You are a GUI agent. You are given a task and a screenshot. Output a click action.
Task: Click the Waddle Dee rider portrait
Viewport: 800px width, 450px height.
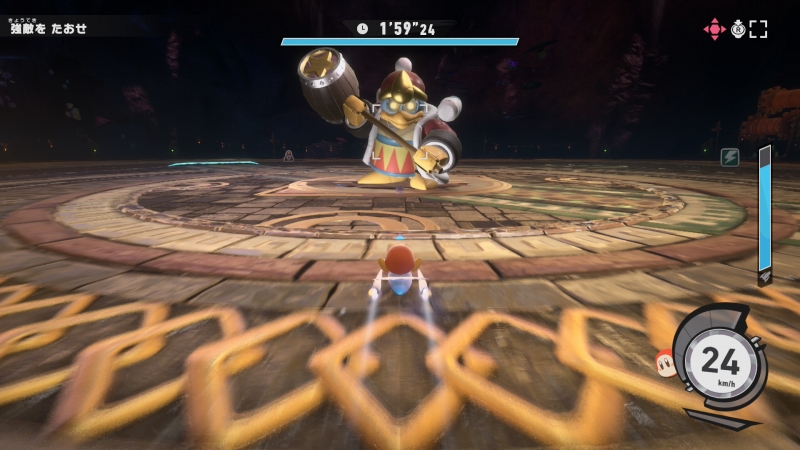pos(664,359)
